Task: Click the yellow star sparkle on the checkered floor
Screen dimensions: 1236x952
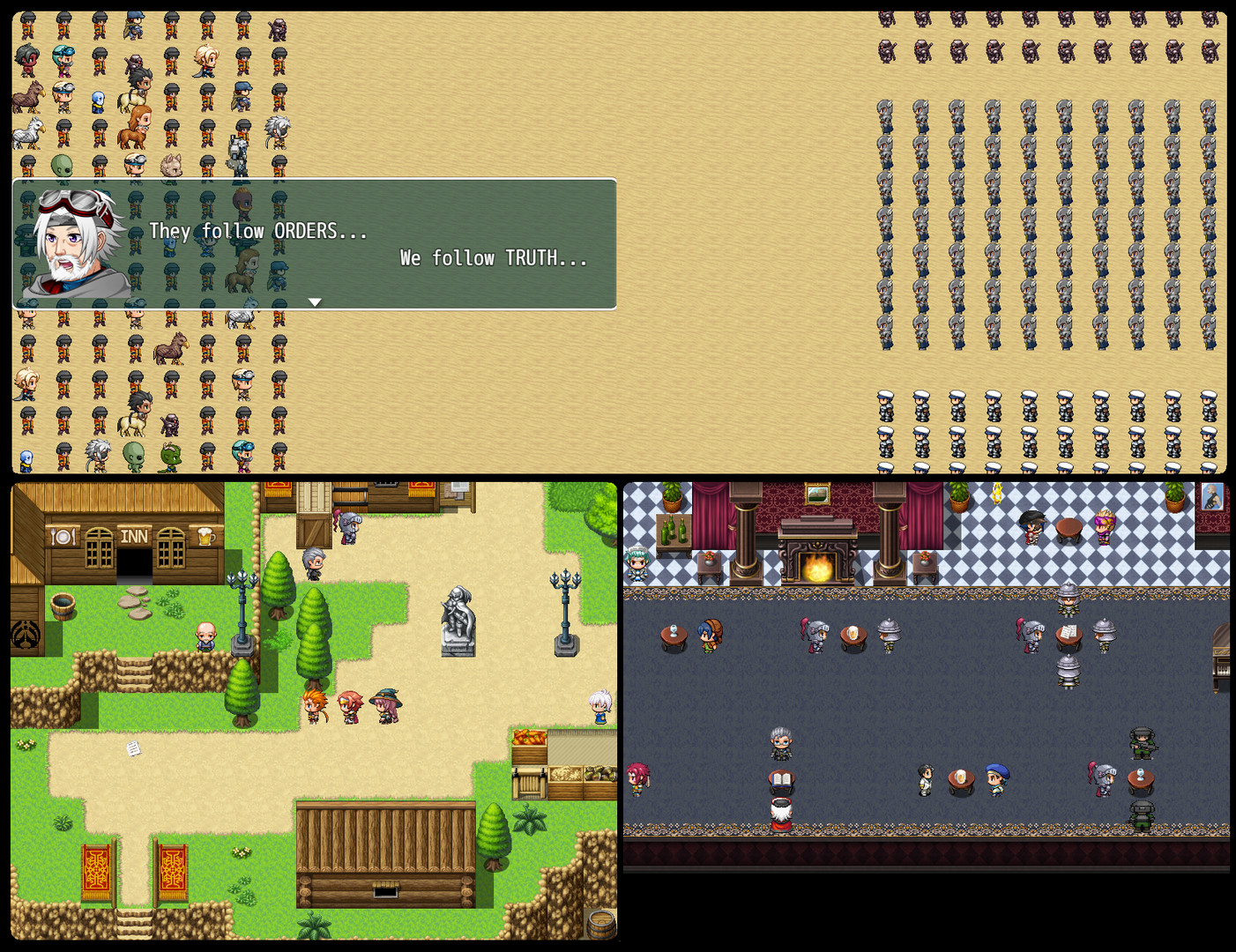Action: coord(996,494)
